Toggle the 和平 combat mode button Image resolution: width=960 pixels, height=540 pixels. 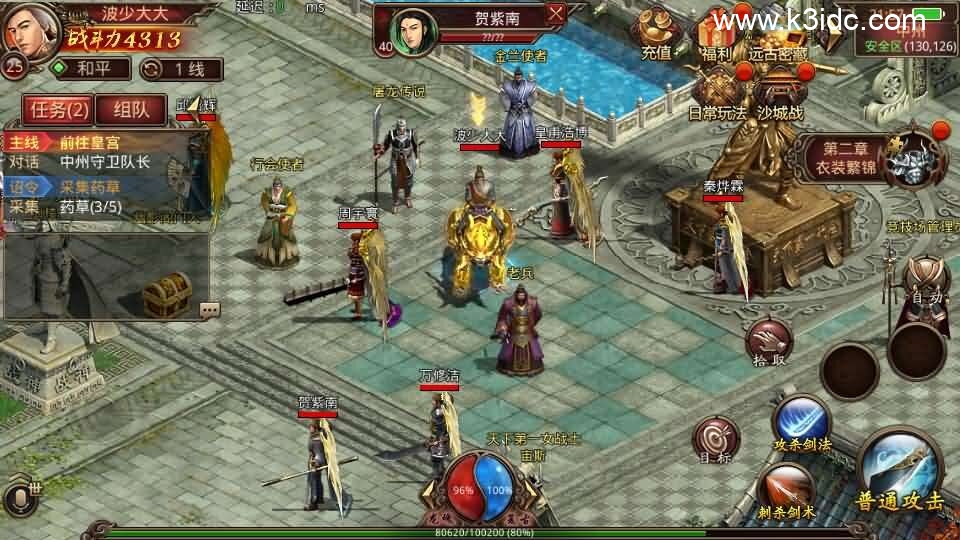pos(91,69)
